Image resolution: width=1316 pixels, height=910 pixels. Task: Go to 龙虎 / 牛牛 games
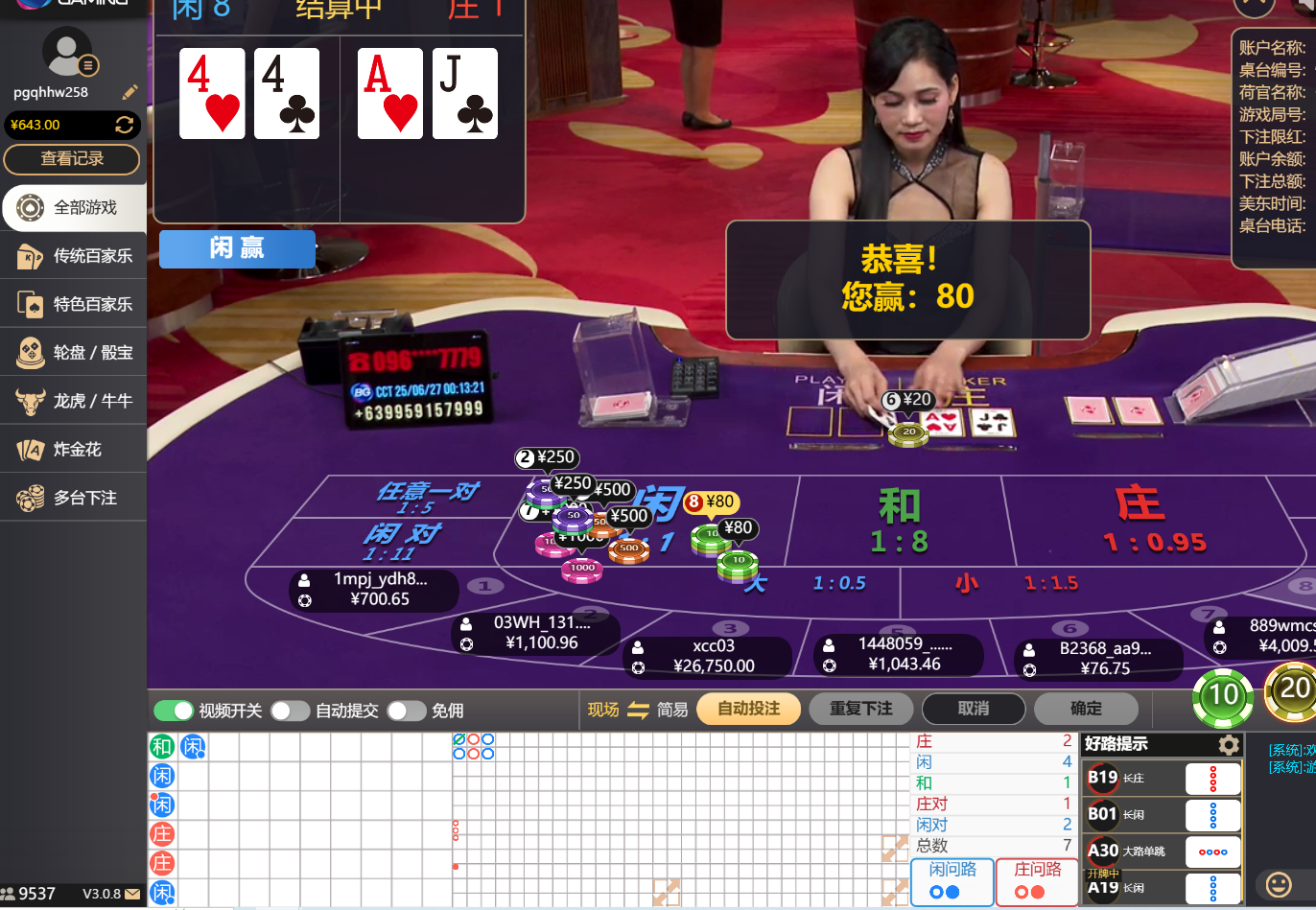pyautogui.click(x=74, y=401)
